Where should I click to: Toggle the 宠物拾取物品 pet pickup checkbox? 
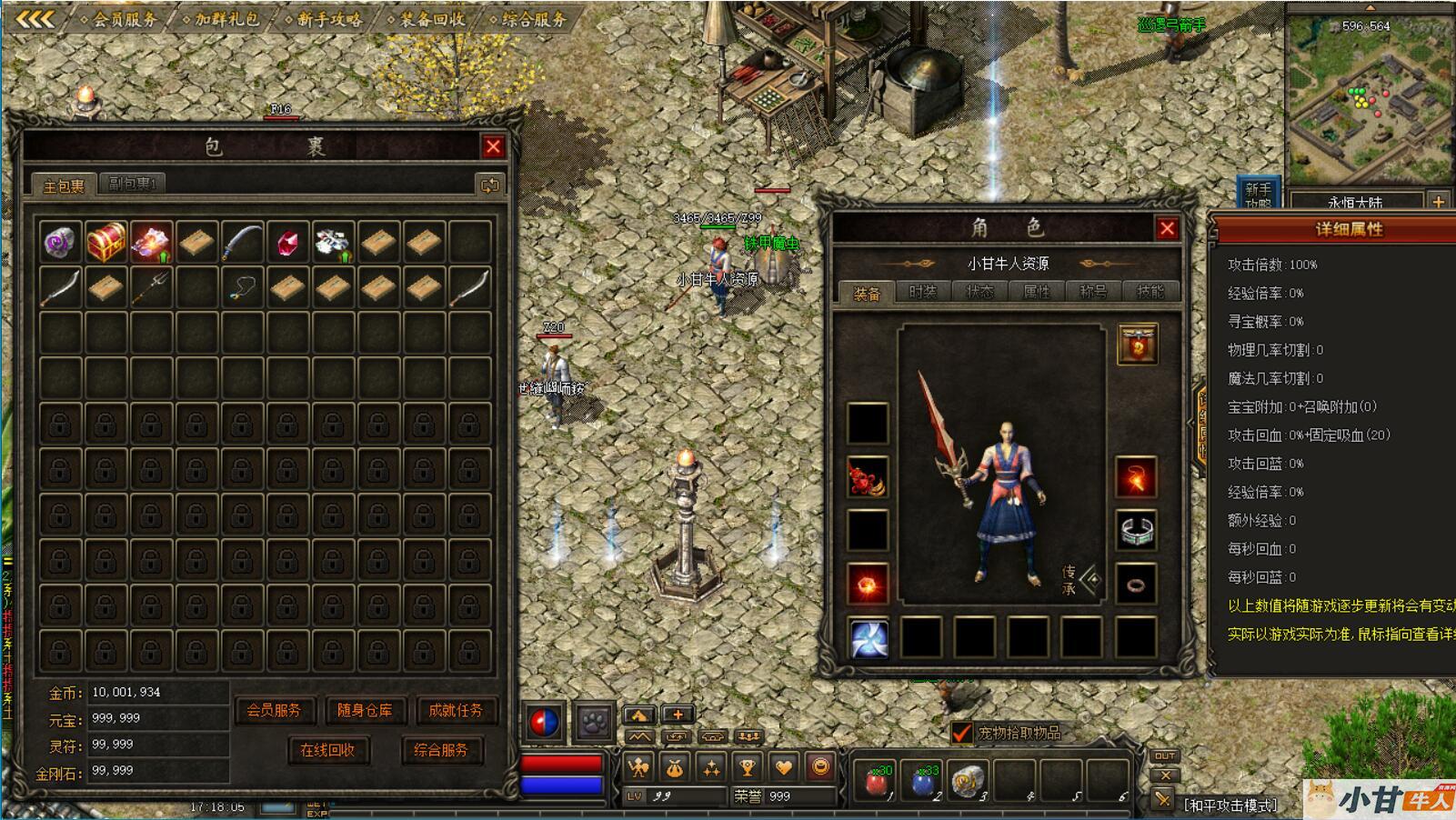[961, 733]
